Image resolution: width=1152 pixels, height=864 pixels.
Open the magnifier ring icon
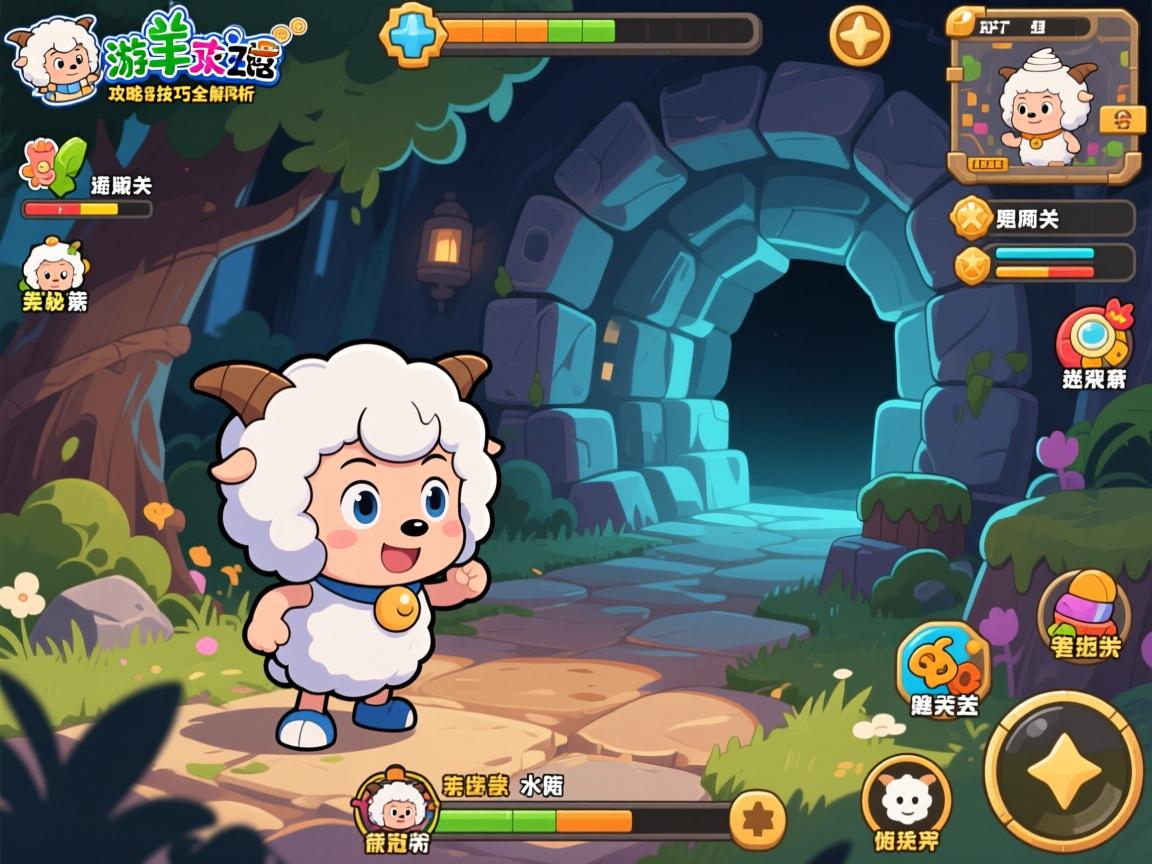pyautogui.click(x=1093, y=340)
